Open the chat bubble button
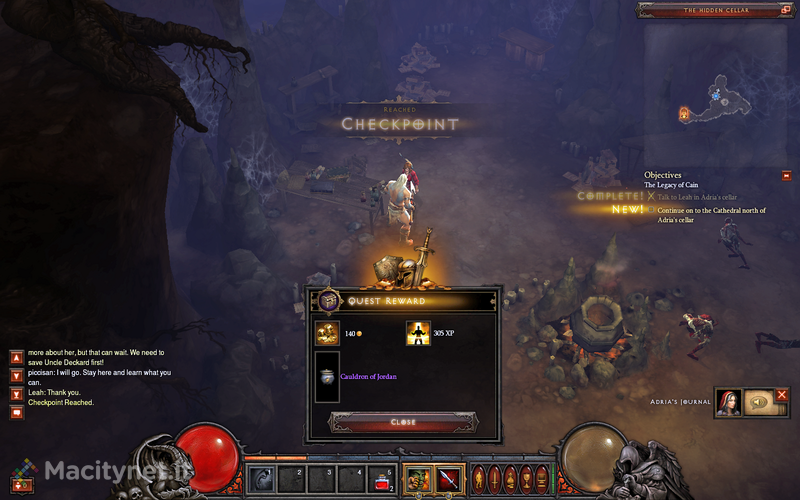The height and width of the screenshot is (500, 800). coord(16,412)
